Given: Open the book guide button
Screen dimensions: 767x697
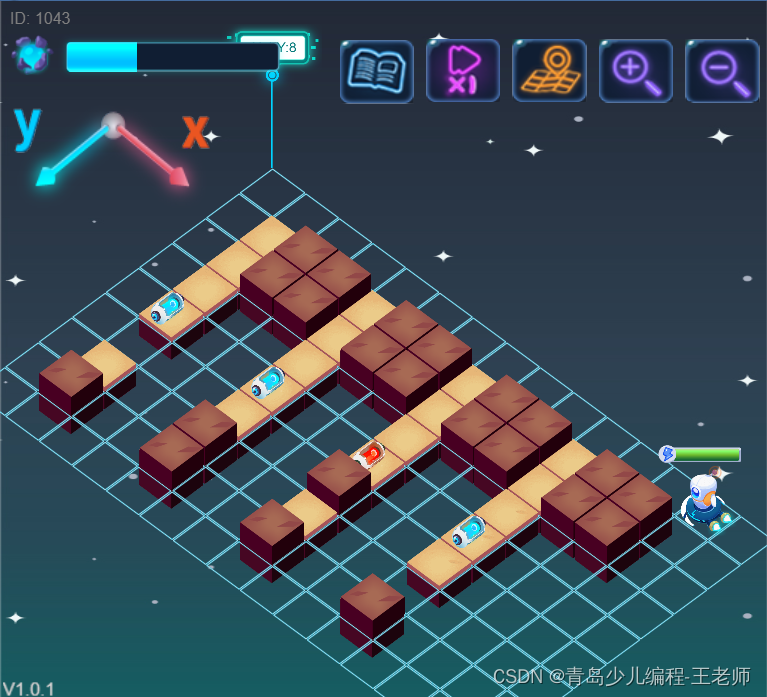Looking at the screenshot, I should [x=377, y=71].
